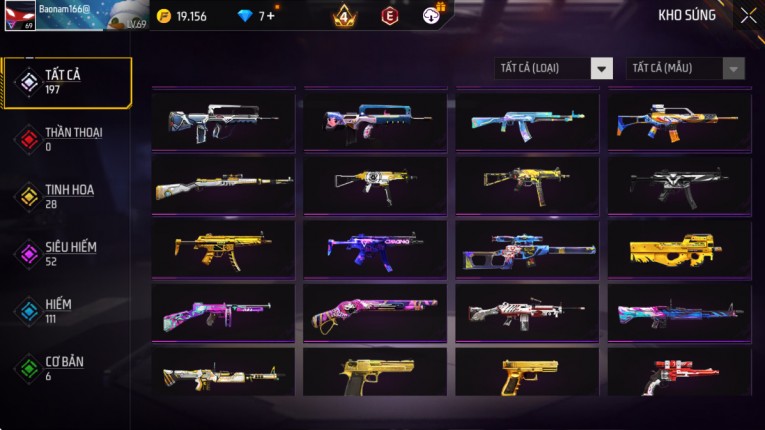Open the Tất Cả (Loại) dropdown
The height and width of the screenshot is (430, 765).
(x=553, y=68)
